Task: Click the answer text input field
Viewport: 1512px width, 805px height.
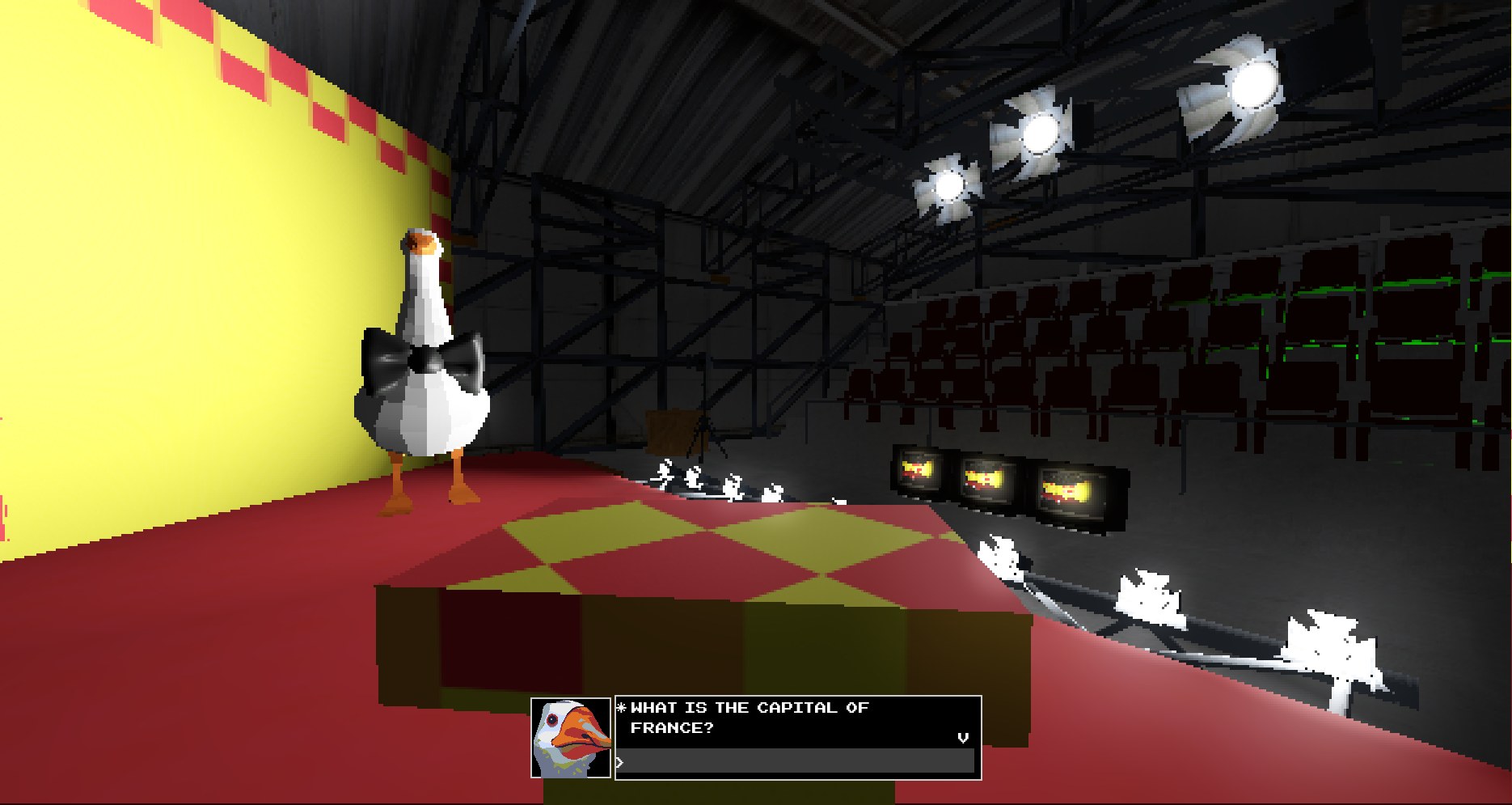Action: click(796, 761)
